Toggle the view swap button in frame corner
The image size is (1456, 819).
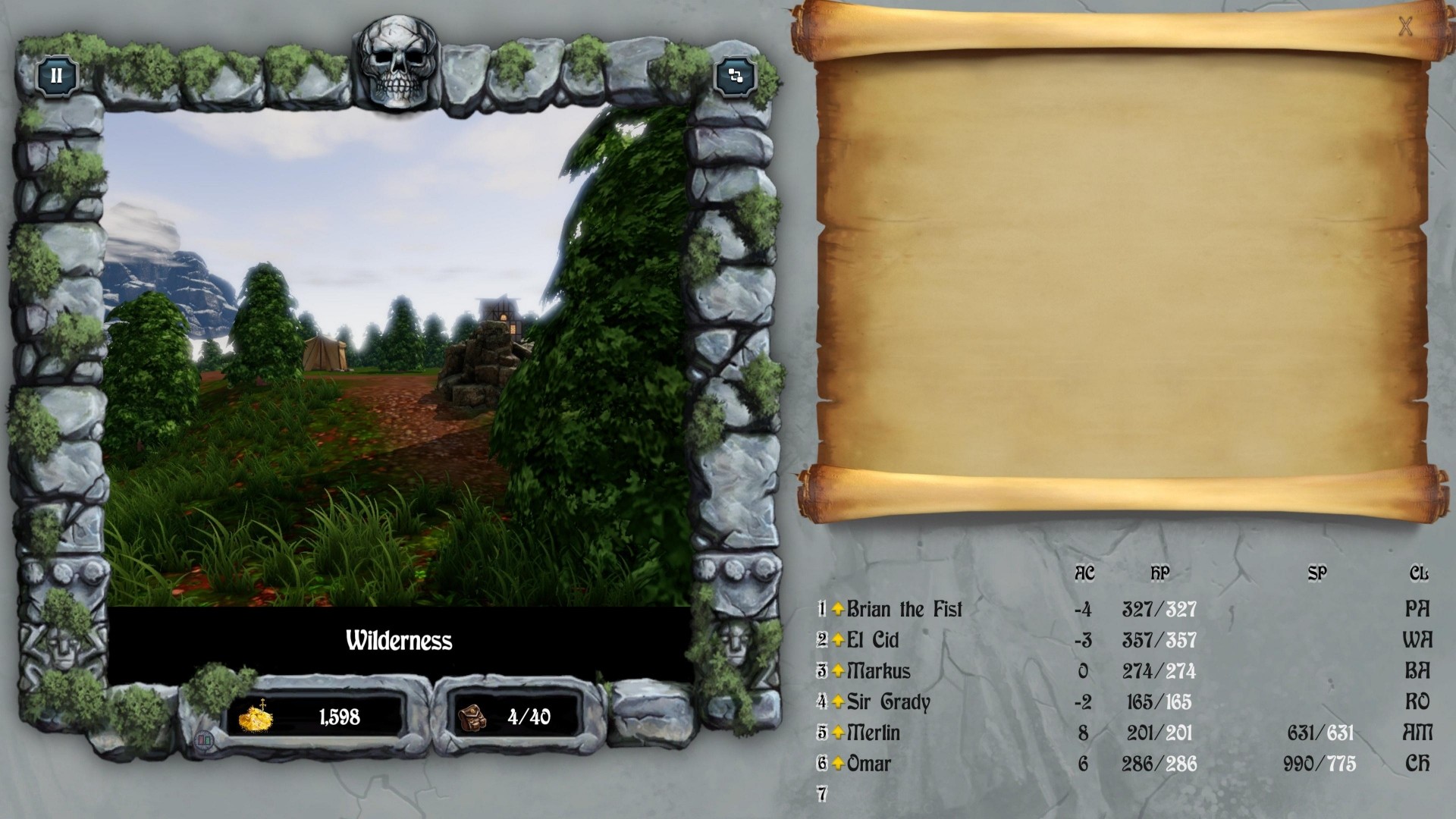(x=735, y=76)
